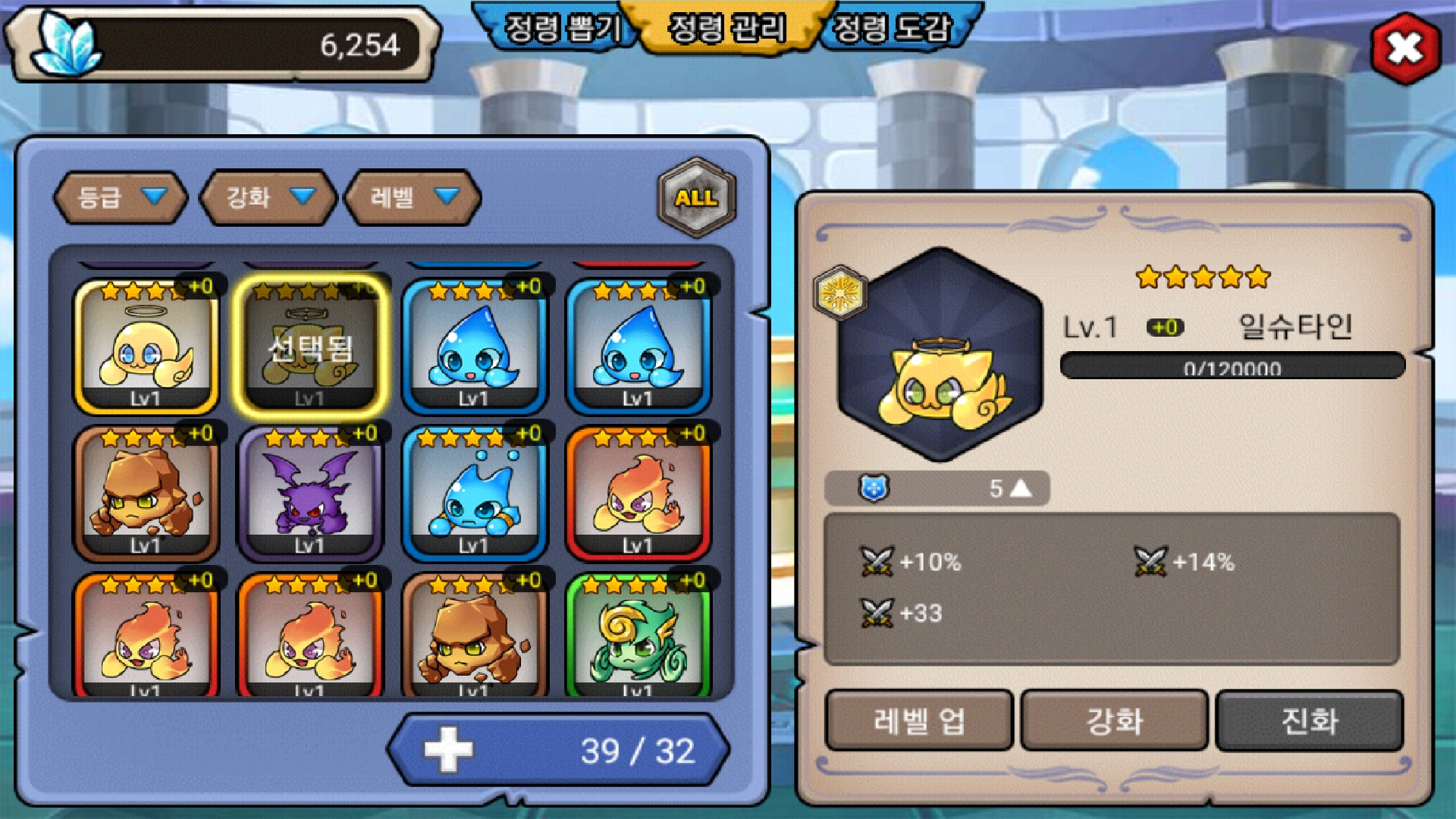Open the 정령 관리 tab
Viewport: 1456px width, 819px height.
click(726, 29)
